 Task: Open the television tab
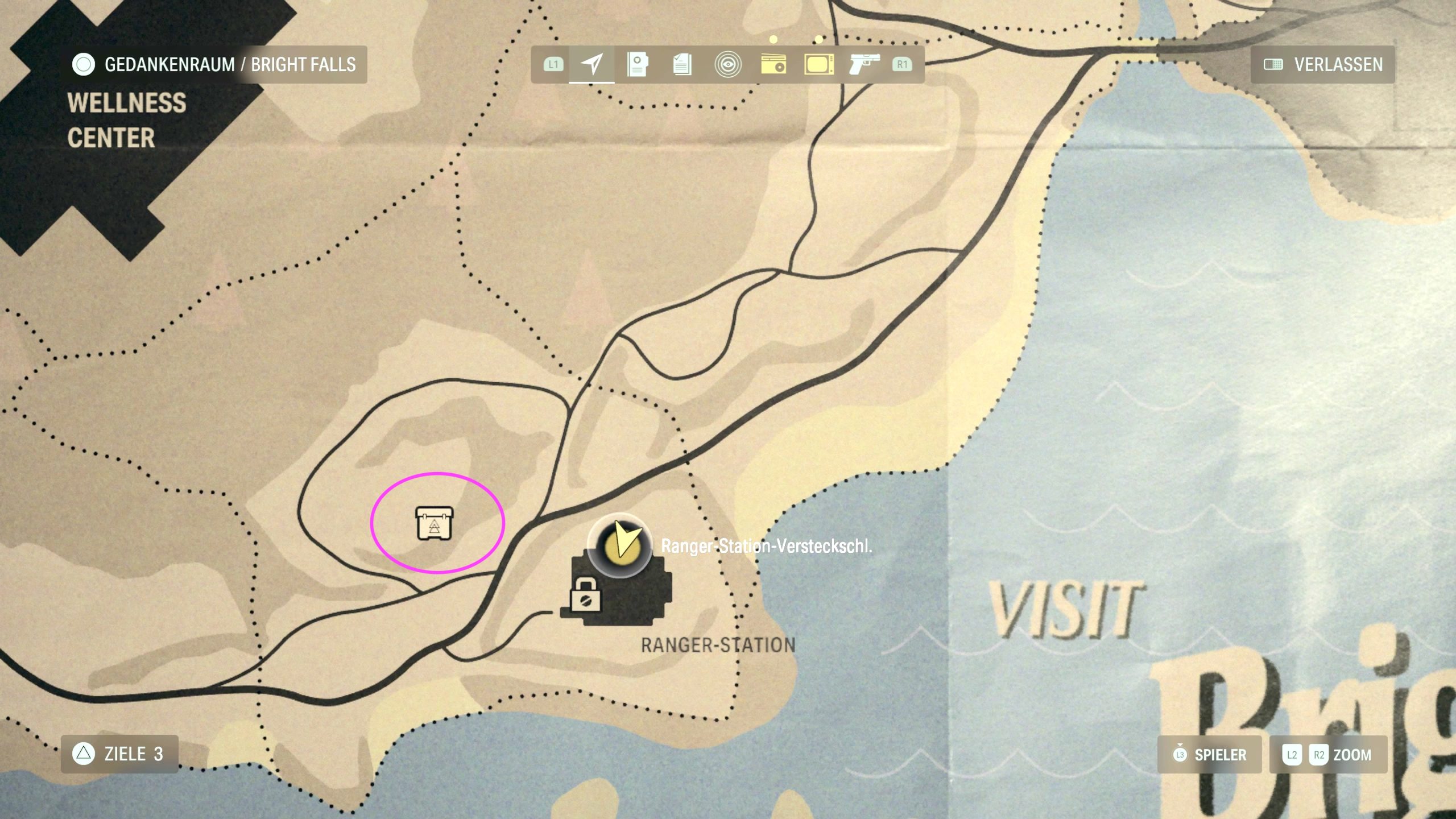[818, 64]
